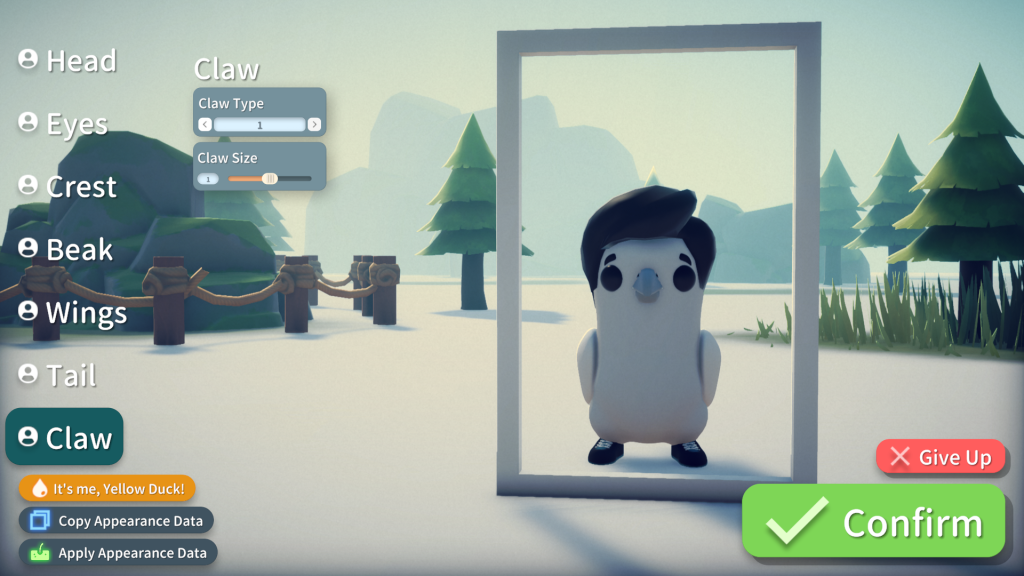This screenshot has height=576, width=1024.
Task: Choose the Beak category
Action: point(66,250)
